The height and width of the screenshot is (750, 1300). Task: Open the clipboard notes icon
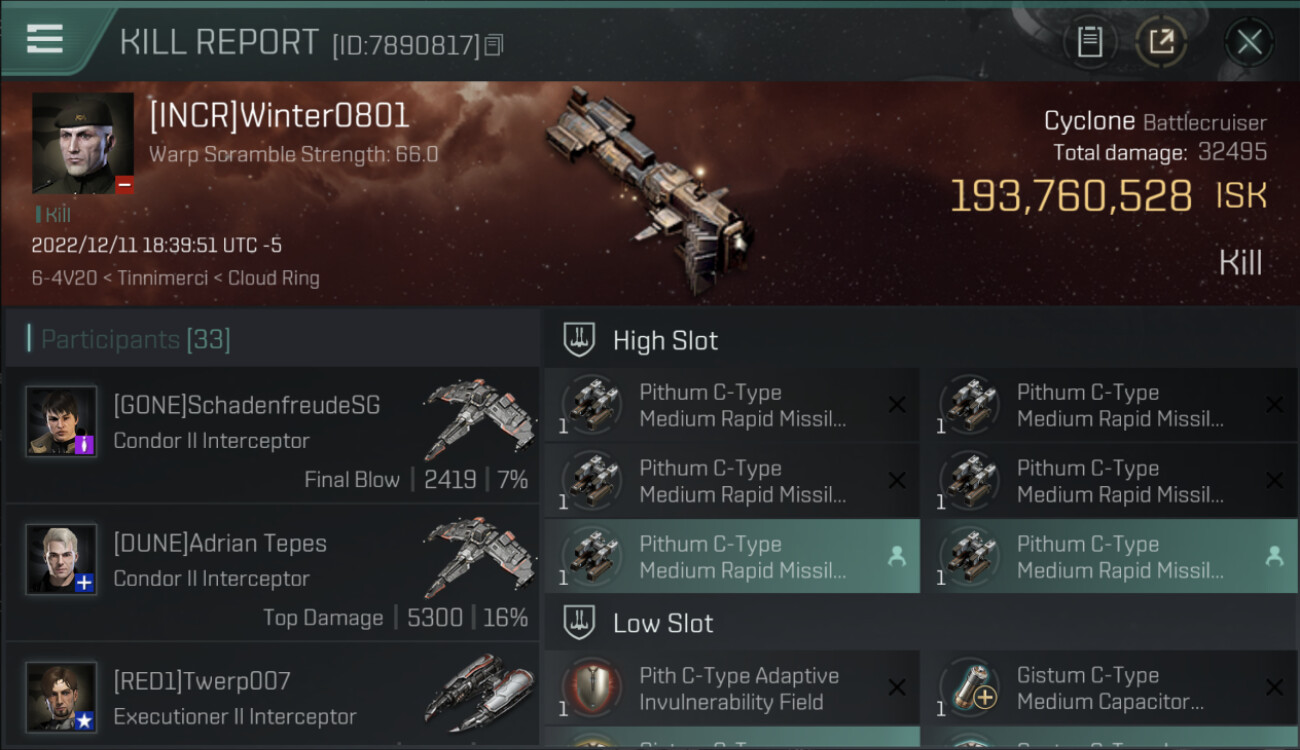[x=1089, y=42]
